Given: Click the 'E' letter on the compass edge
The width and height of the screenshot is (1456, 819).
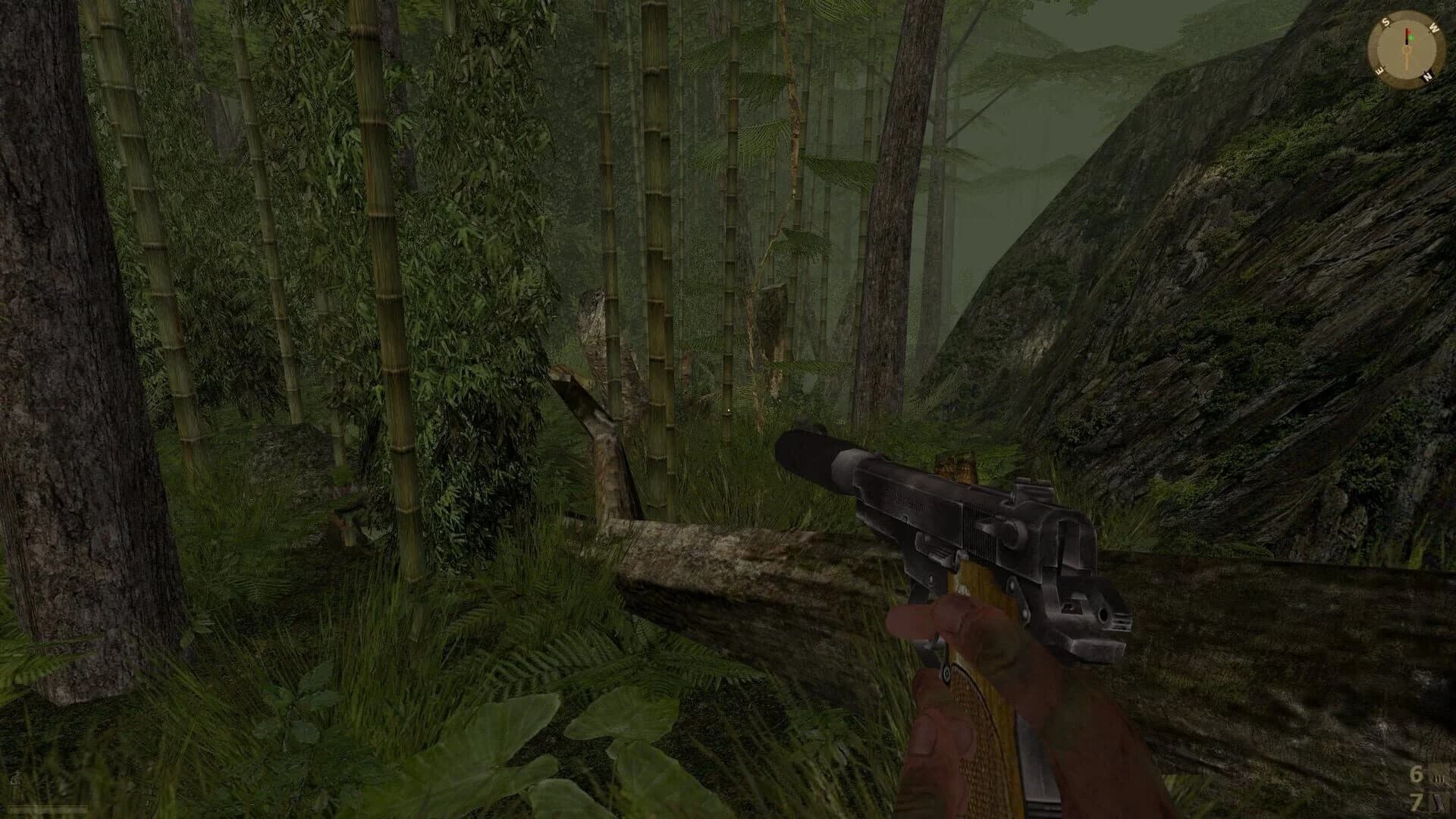Looking at the screenshot, I should [x=1380, y=70].
